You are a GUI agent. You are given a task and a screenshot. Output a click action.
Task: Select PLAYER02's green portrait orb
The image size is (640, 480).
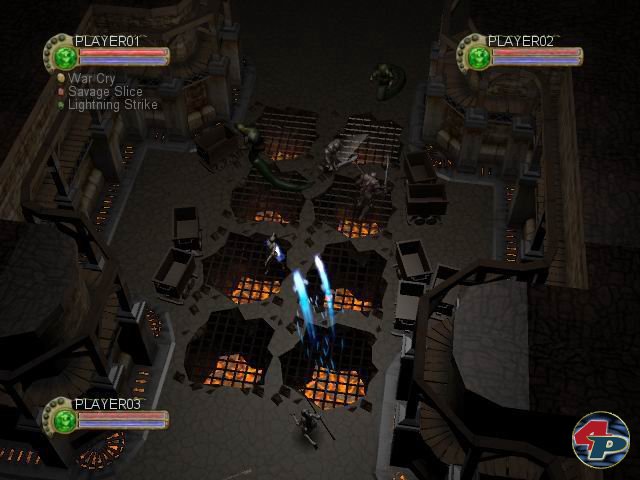(x=474, y=54)
